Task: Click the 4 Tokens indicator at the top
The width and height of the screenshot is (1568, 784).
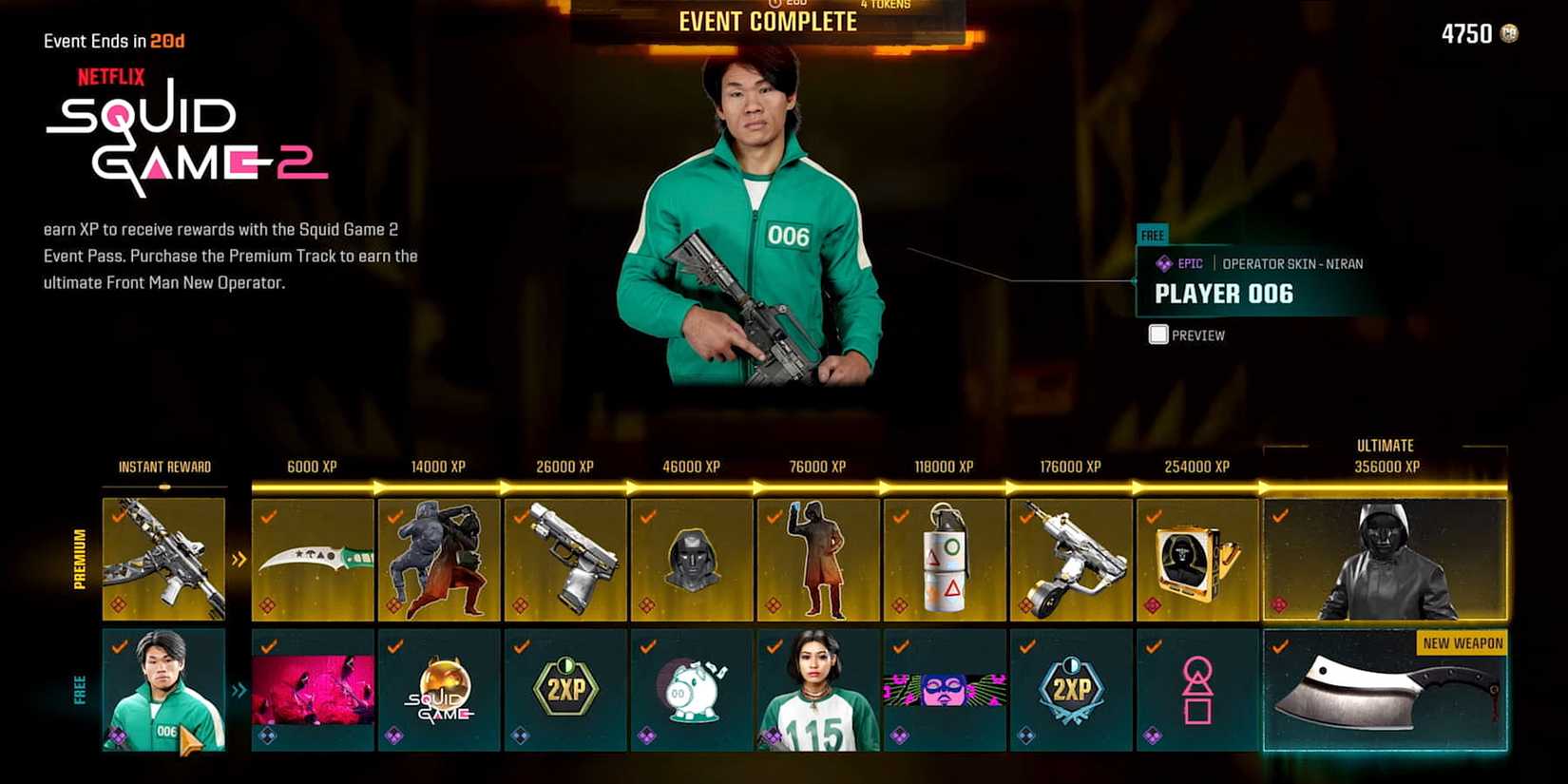Action: tap(886, 6)
